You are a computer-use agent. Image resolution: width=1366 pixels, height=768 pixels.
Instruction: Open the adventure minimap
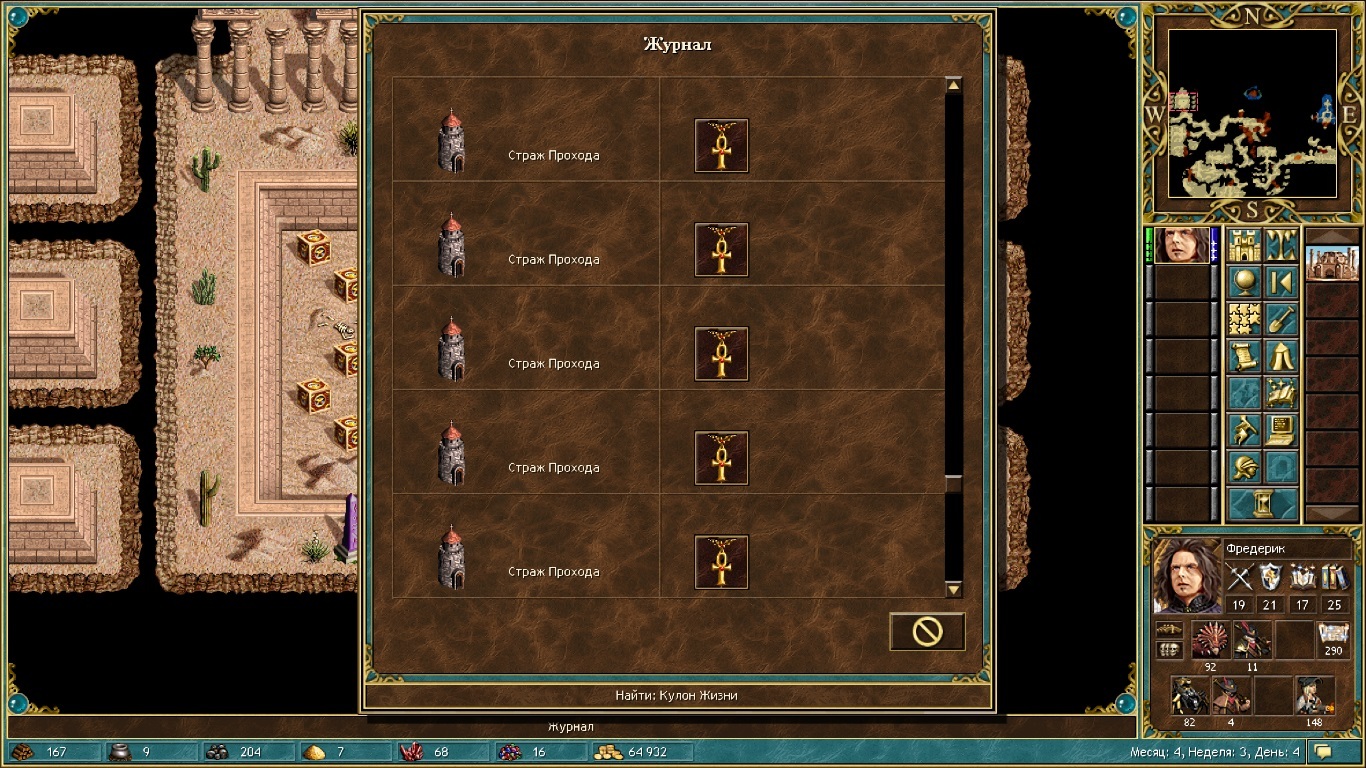click(1252, 112)
